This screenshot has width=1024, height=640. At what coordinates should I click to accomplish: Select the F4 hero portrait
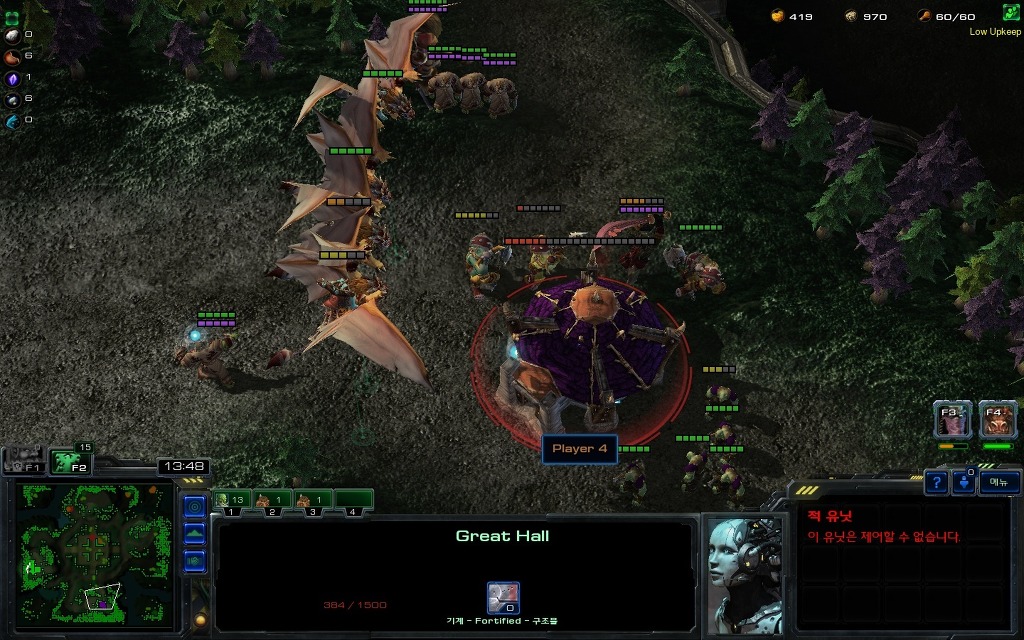(x=997, y=420)
